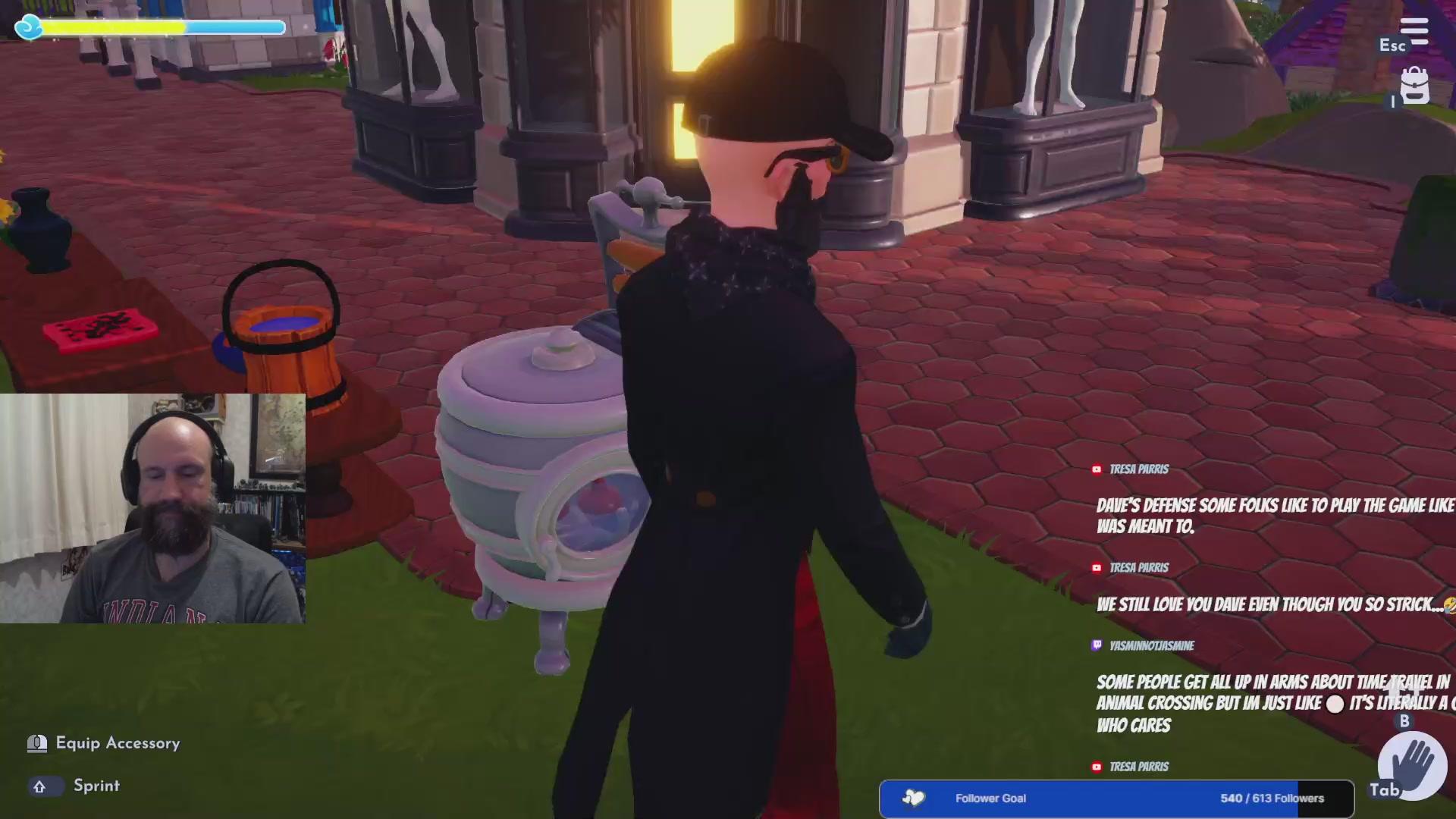The image size is (1456, 819).
Task: Click the Esc key badge
Action: pos(1392,45)
